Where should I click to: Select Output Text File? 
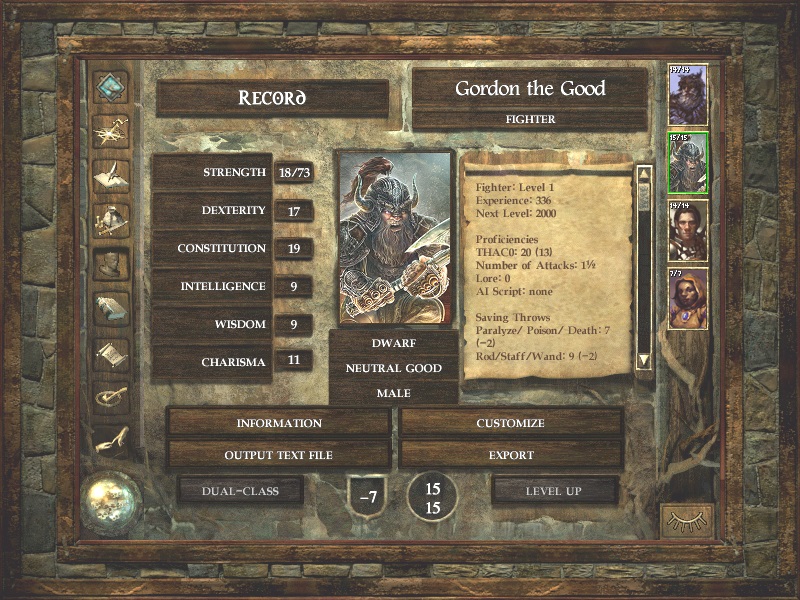click(279, 455)
